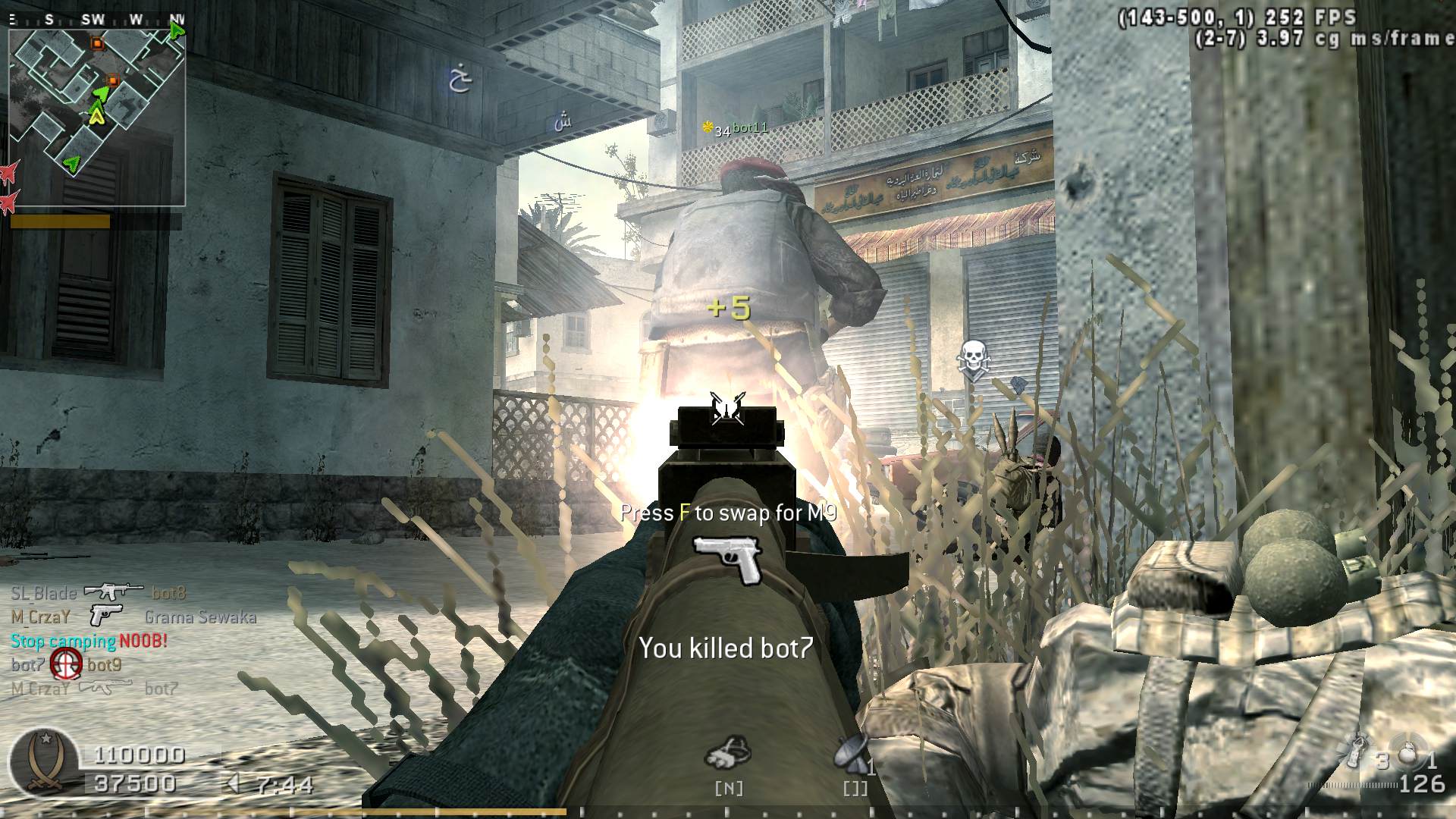Click the skull and crossbones death marker
Viewport: 1456px width, 819px height.
pos(971,359)
